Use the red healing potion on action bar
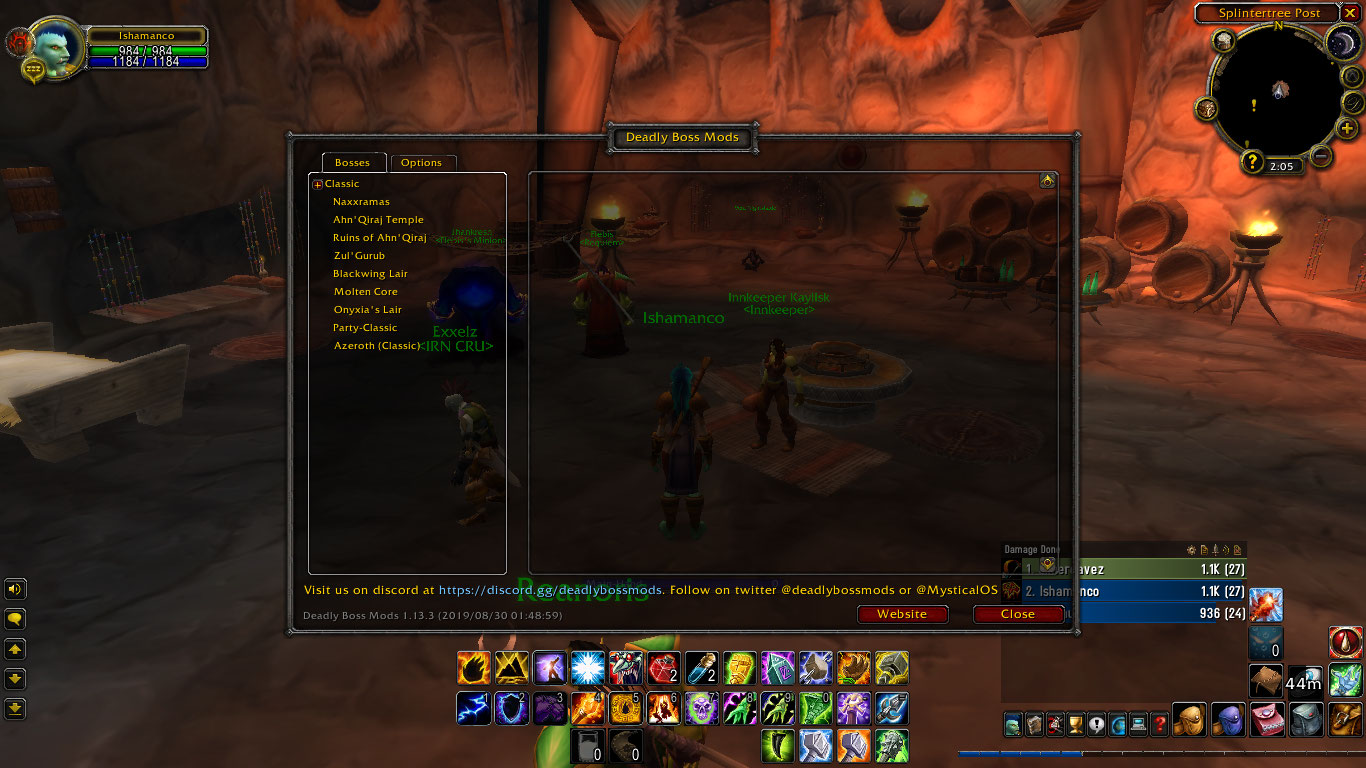The width and height of the screenshot is (1366, 768). click(663, 667)
